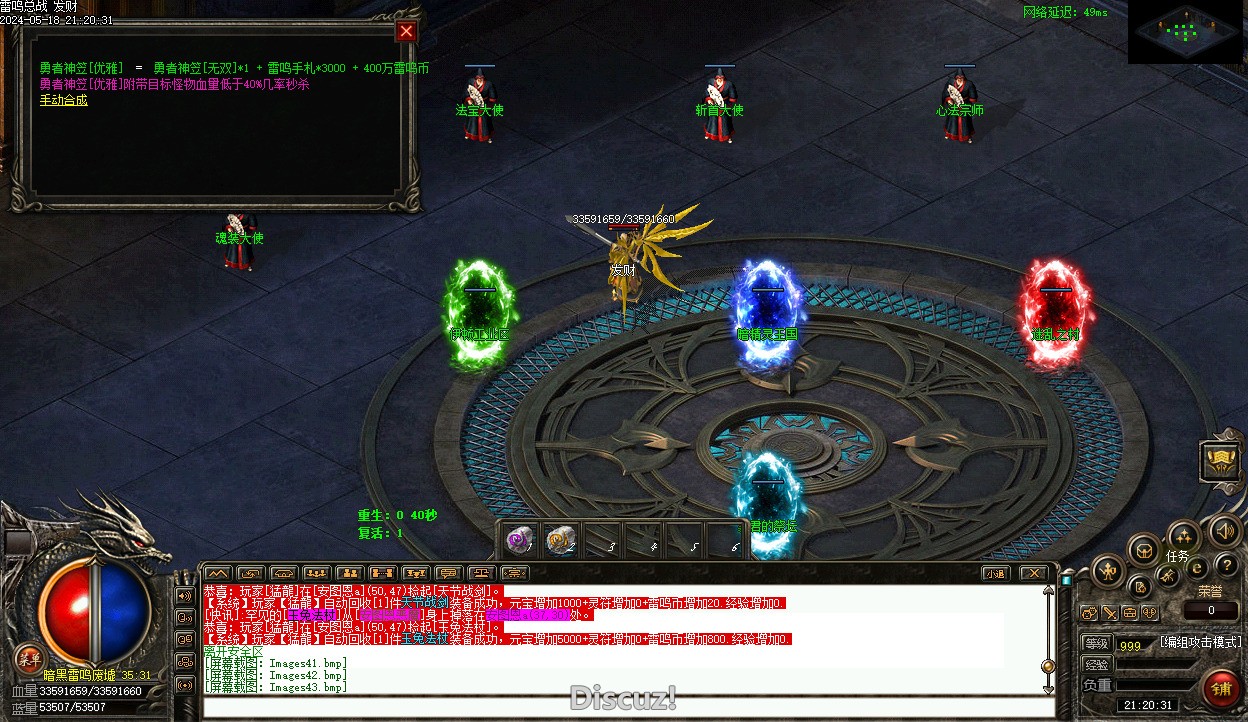Select the first tab above the chat log
The height and width of the screenshot is (722, 1248).
[217, 573]
